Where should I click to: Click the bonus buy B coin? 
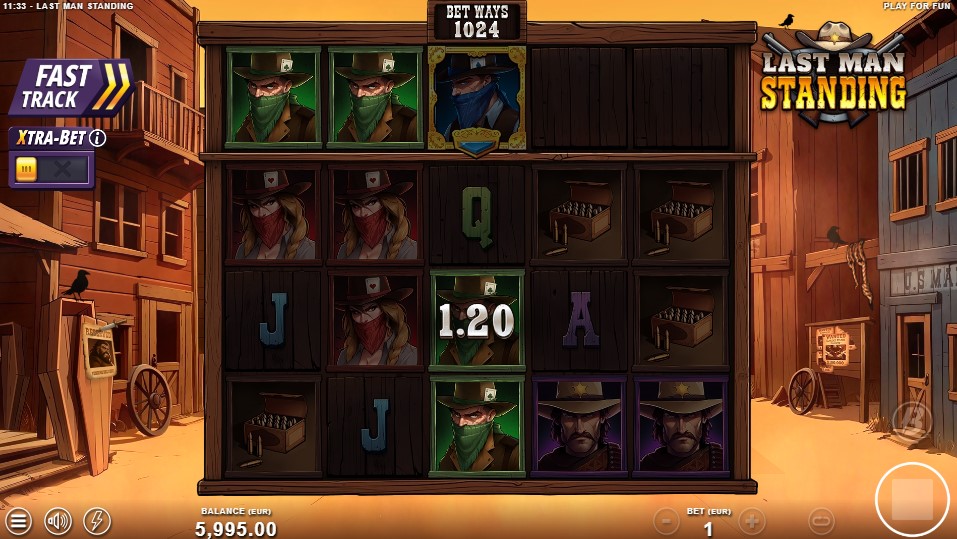click(x=911, y=421)
